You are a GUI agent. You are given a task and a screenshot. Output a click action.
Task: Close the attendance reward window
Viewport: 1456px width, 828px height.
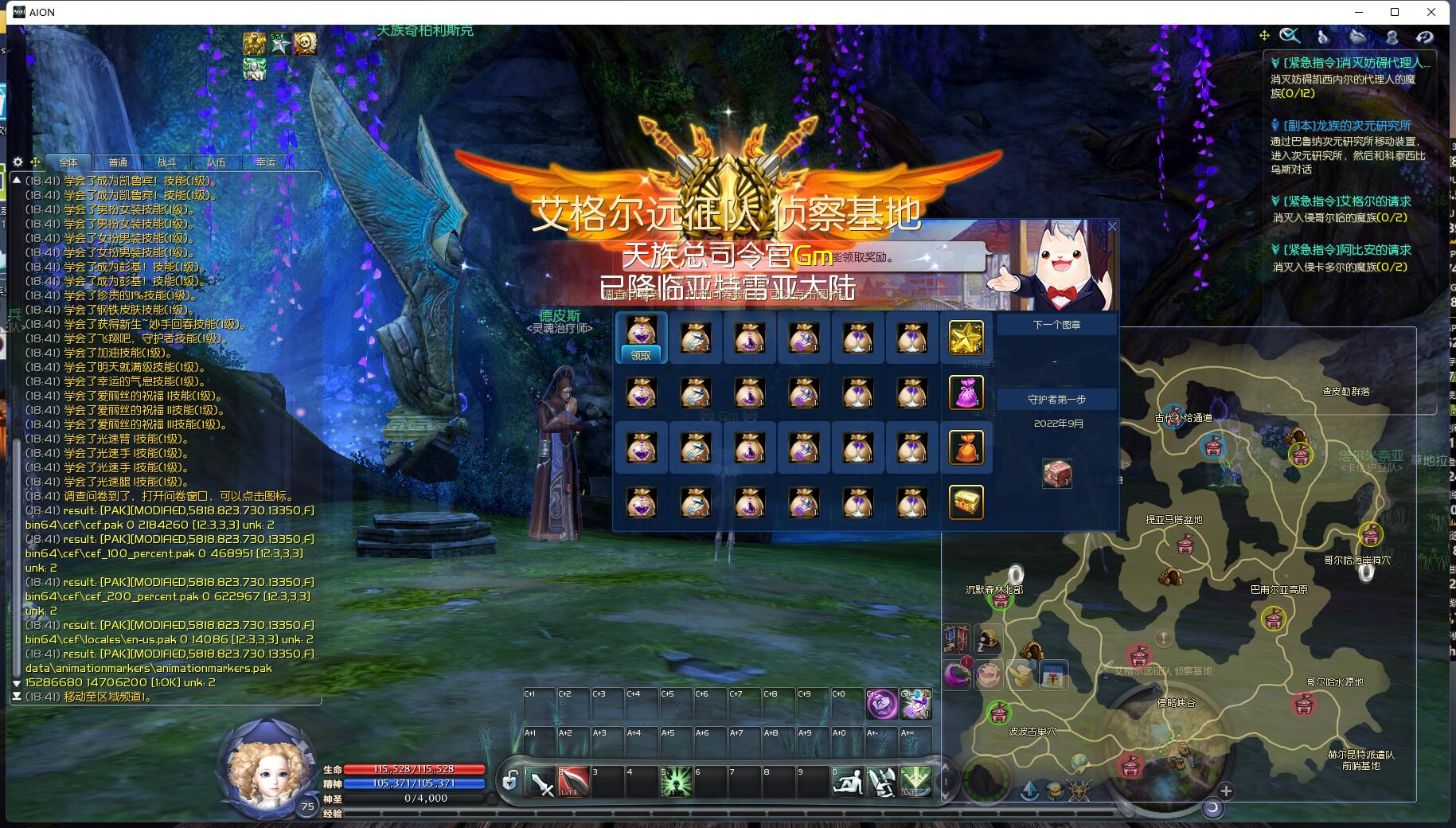click(x=1112, y=227)
